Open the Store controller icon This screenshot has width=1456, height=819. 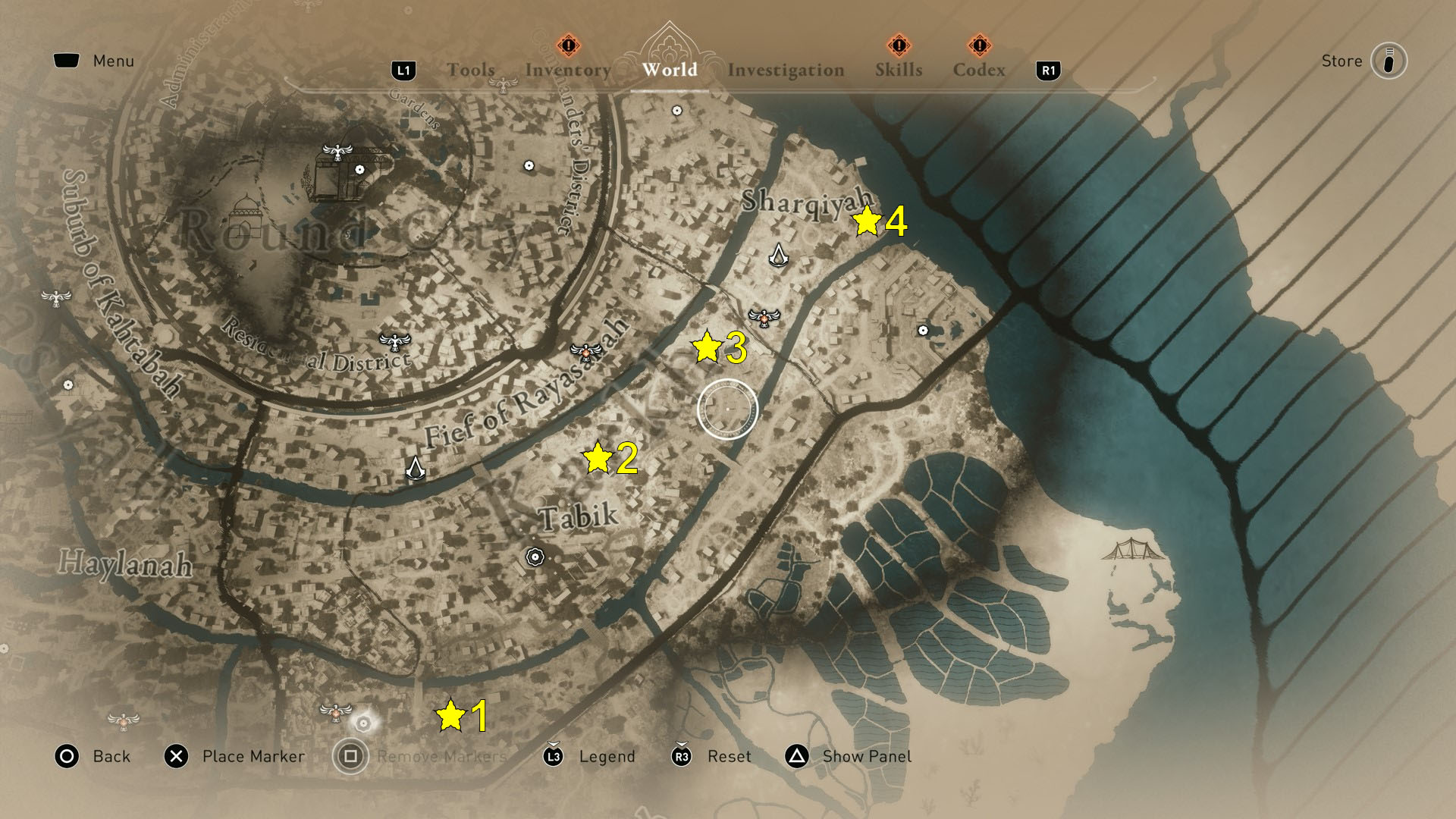[x=1388, y=61]
